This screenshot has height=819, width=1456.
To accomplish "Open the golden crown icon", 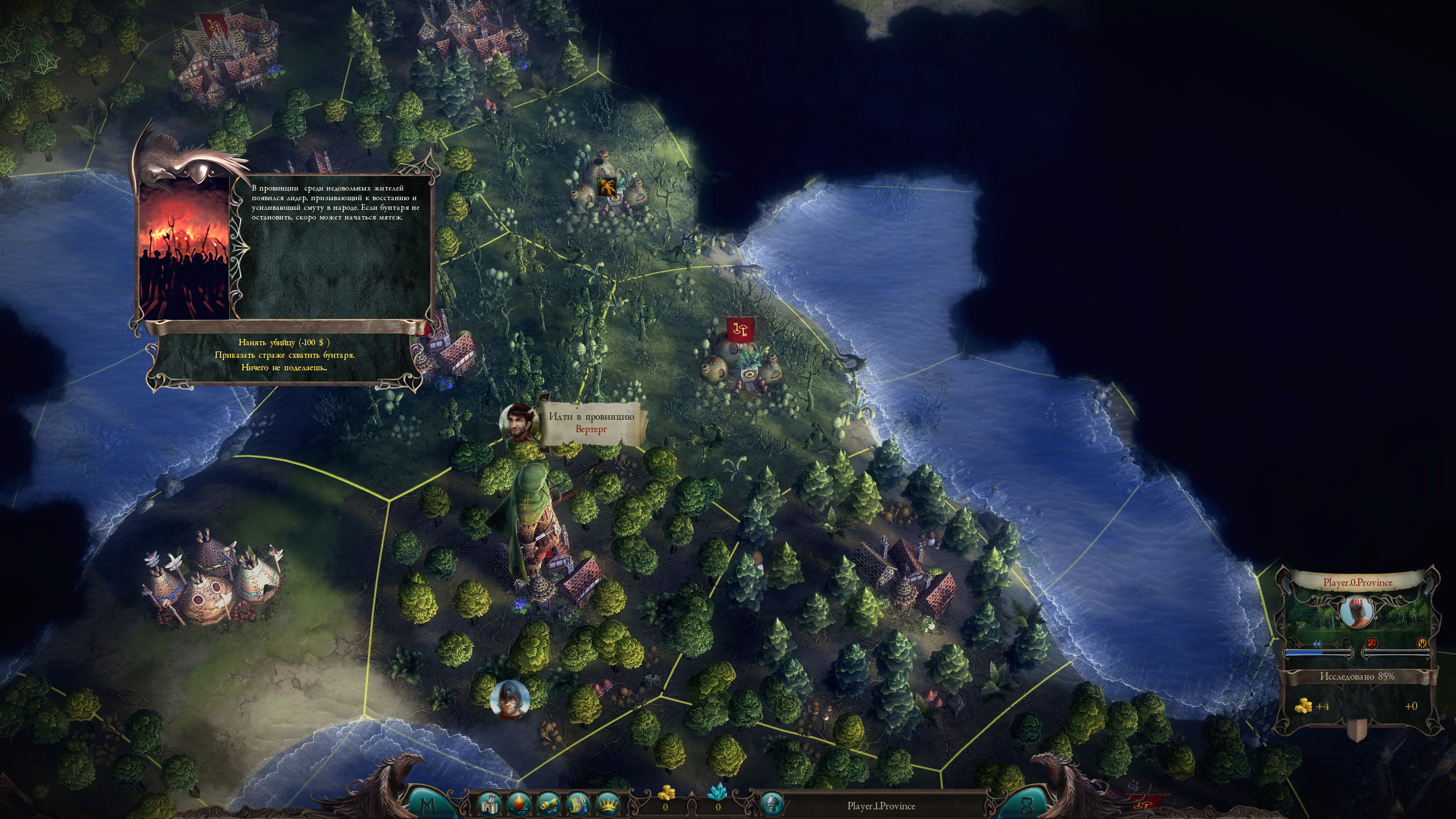I will point(607,805).
